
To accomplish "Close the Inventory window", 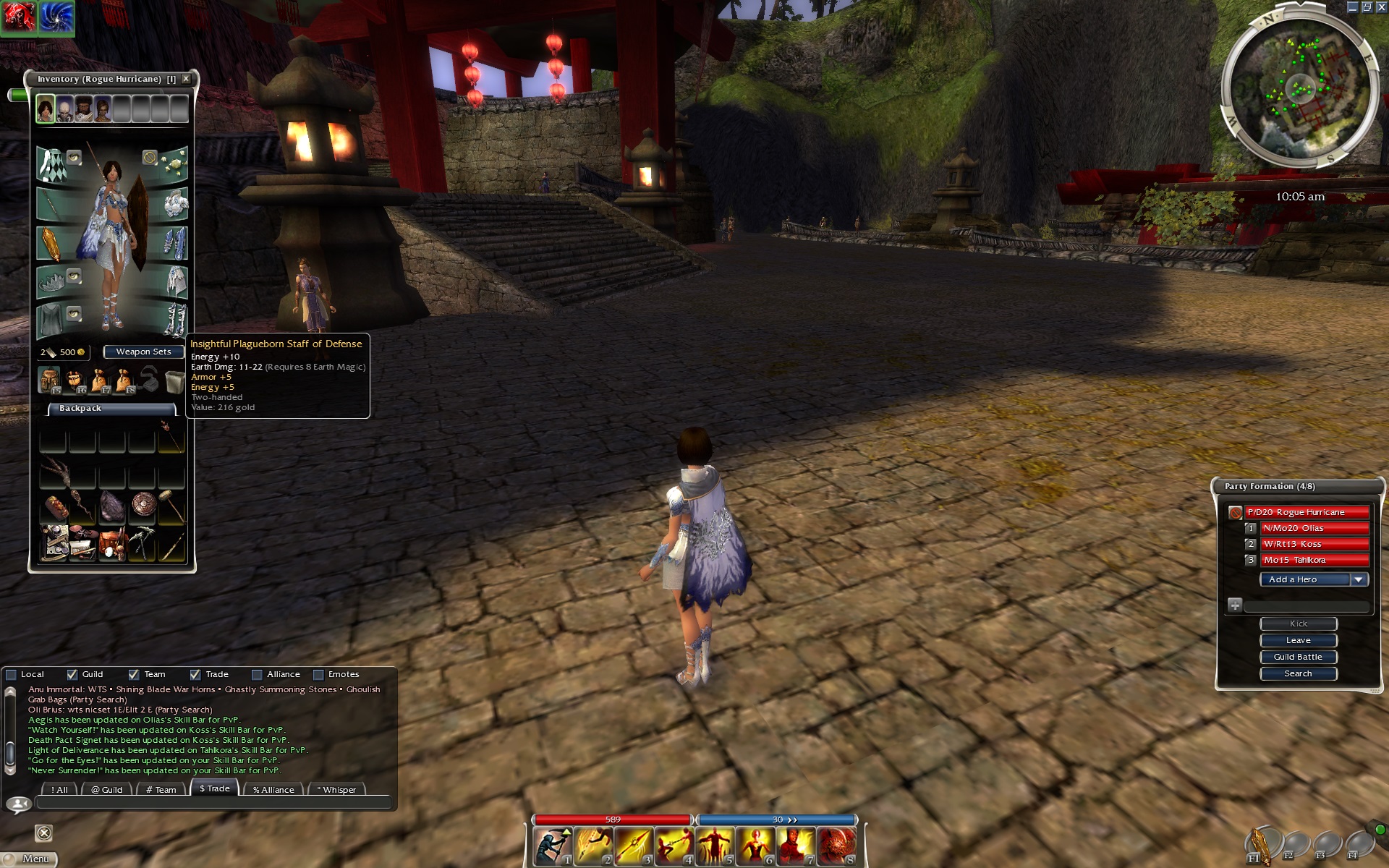I will point(186,79).
